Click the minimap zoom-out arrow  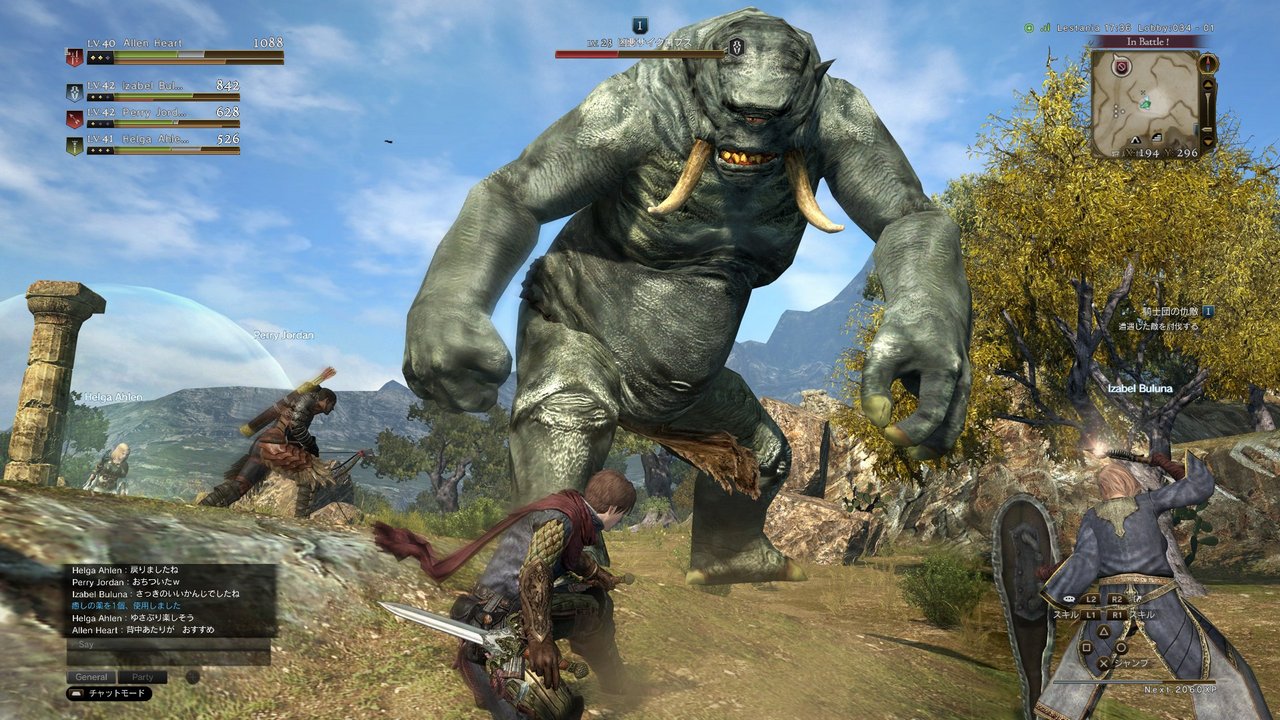pos(1208,141)
